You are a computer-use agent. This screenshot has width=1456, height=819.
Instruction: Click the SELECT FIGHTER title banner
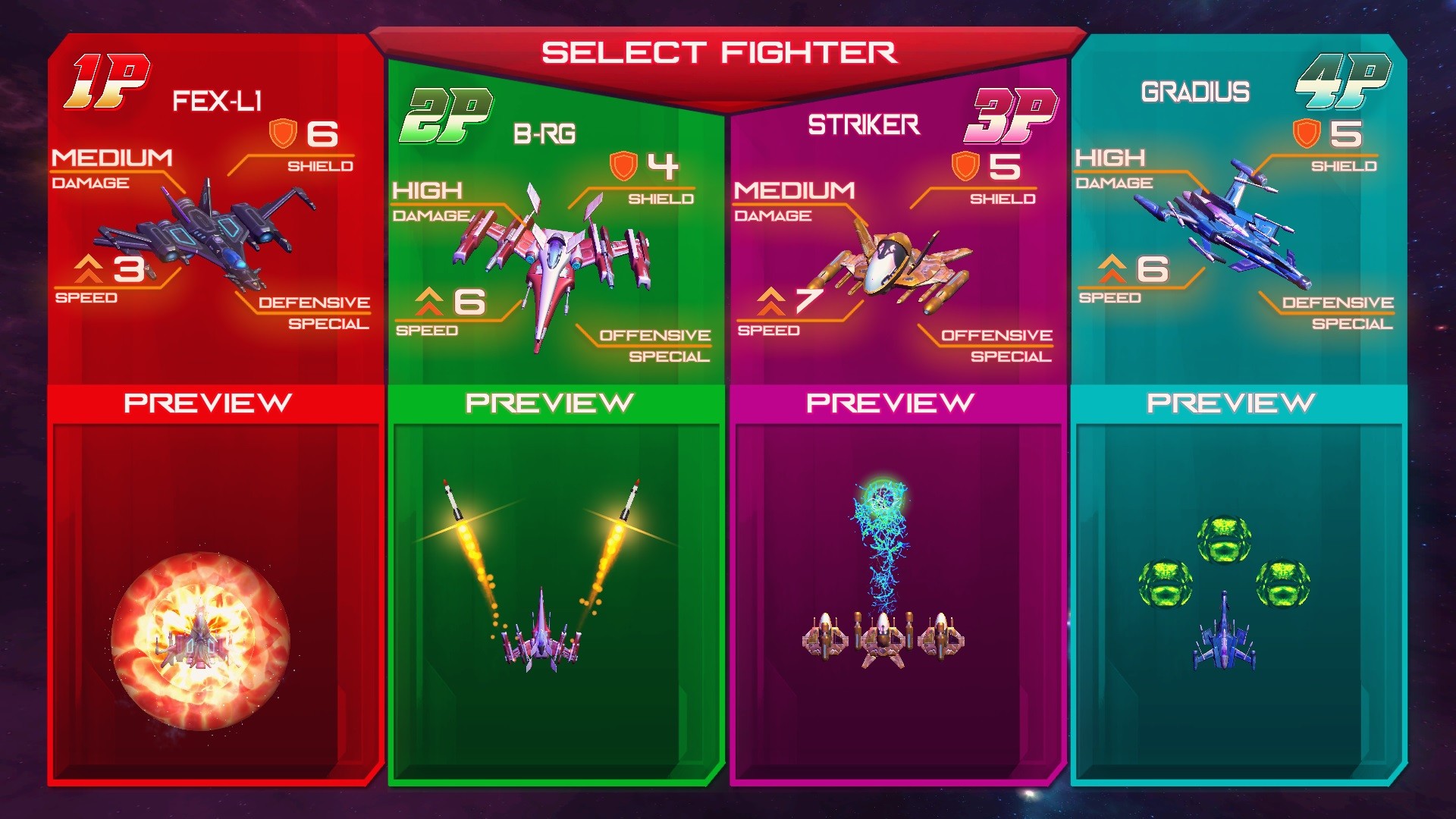coord(720,52)
